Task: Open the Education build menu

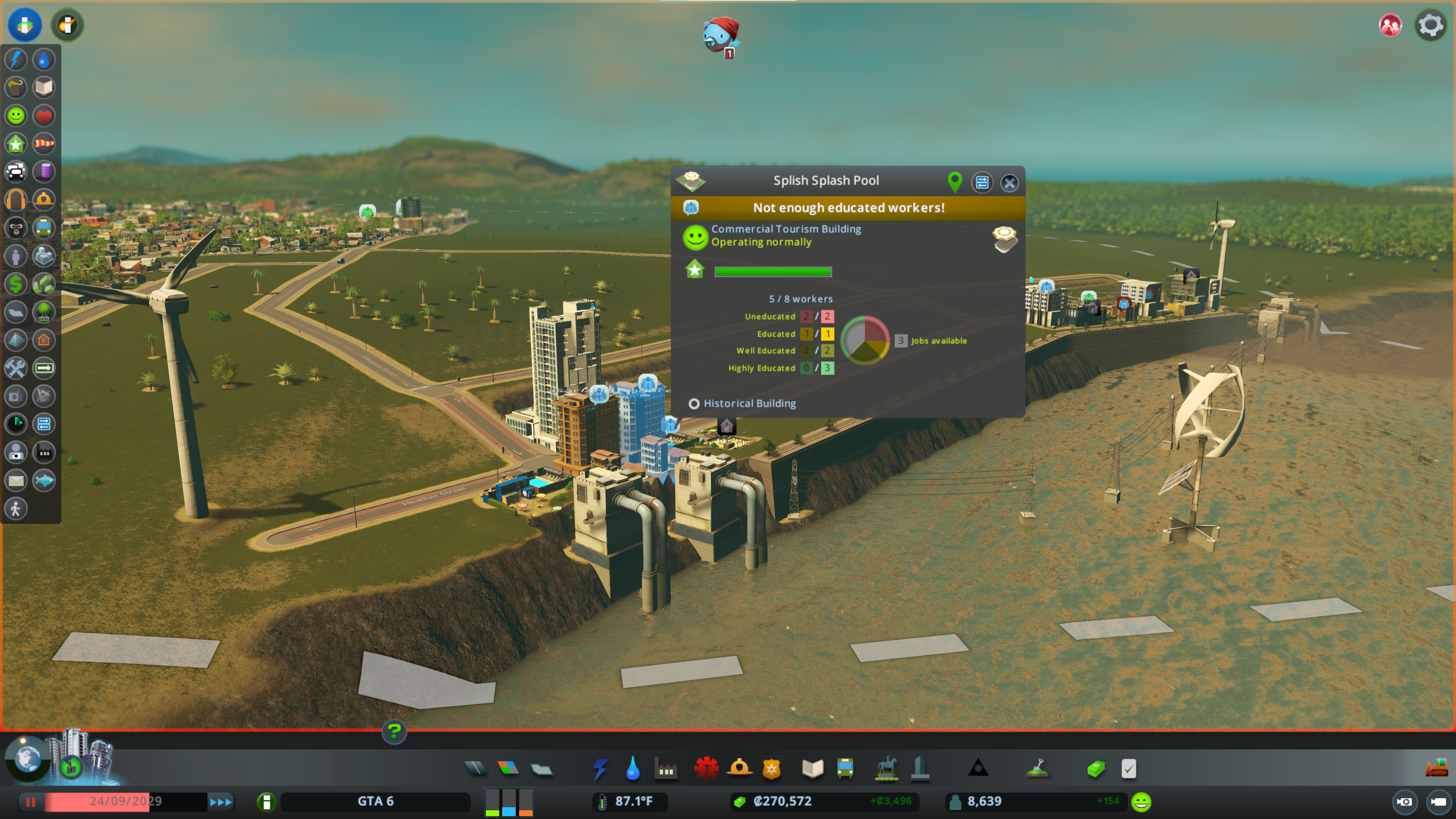Action: (812, 769)
